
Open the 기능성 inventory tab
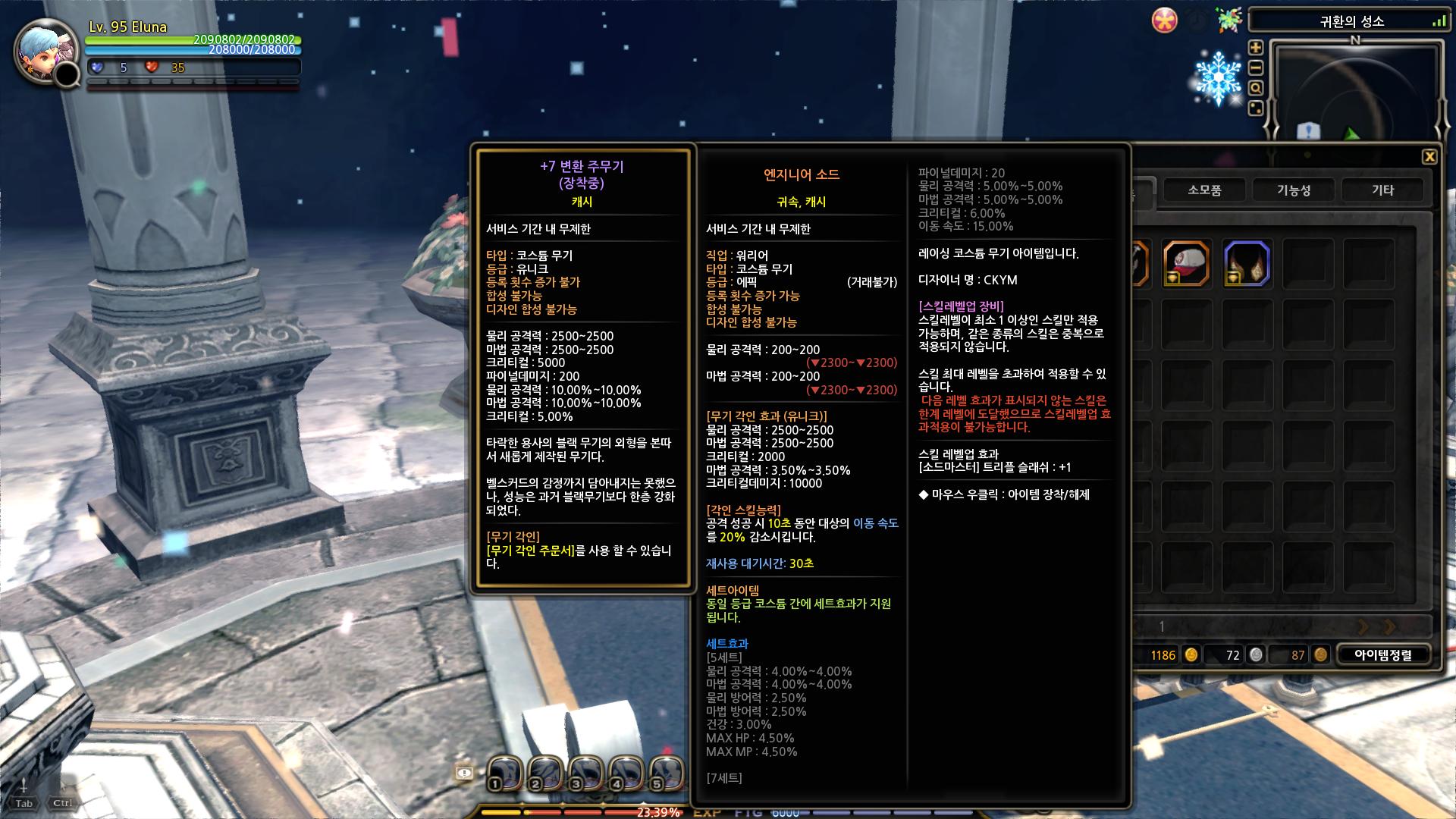click(1294, 190)
